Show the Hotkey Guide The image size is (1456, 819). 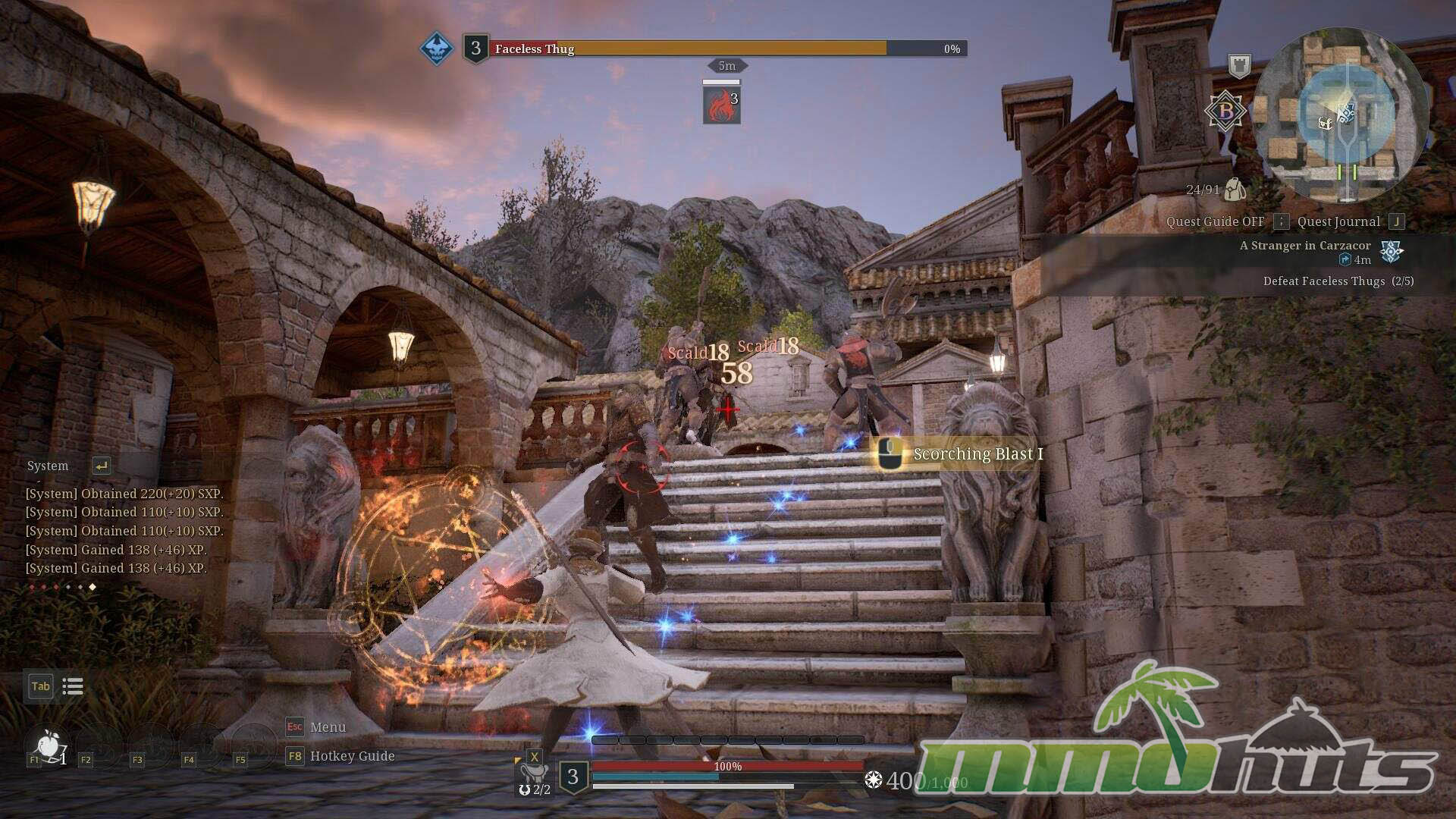pyautogui.click(x=351, y=756)
